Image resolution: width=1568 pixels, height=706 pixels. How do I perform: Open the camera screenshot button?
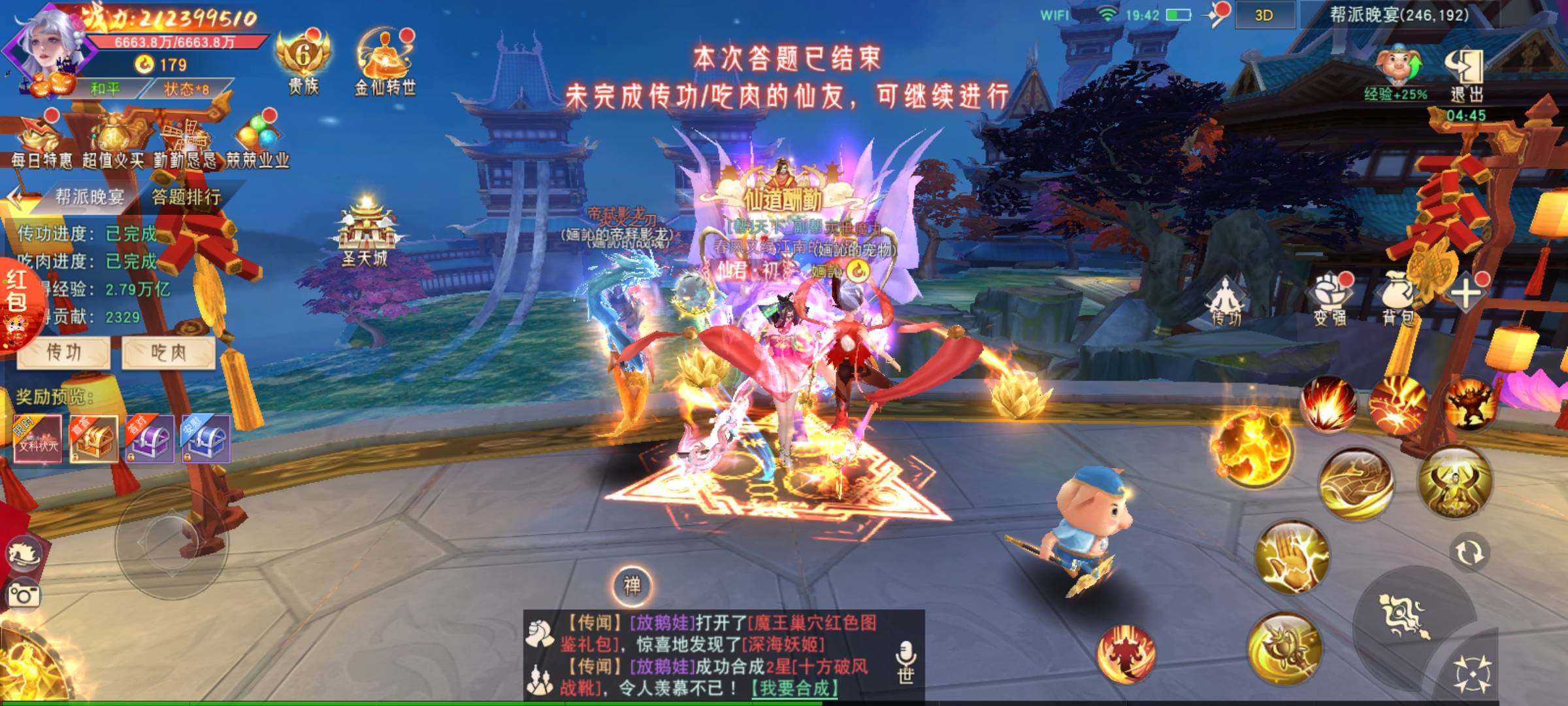coord(24,595)
